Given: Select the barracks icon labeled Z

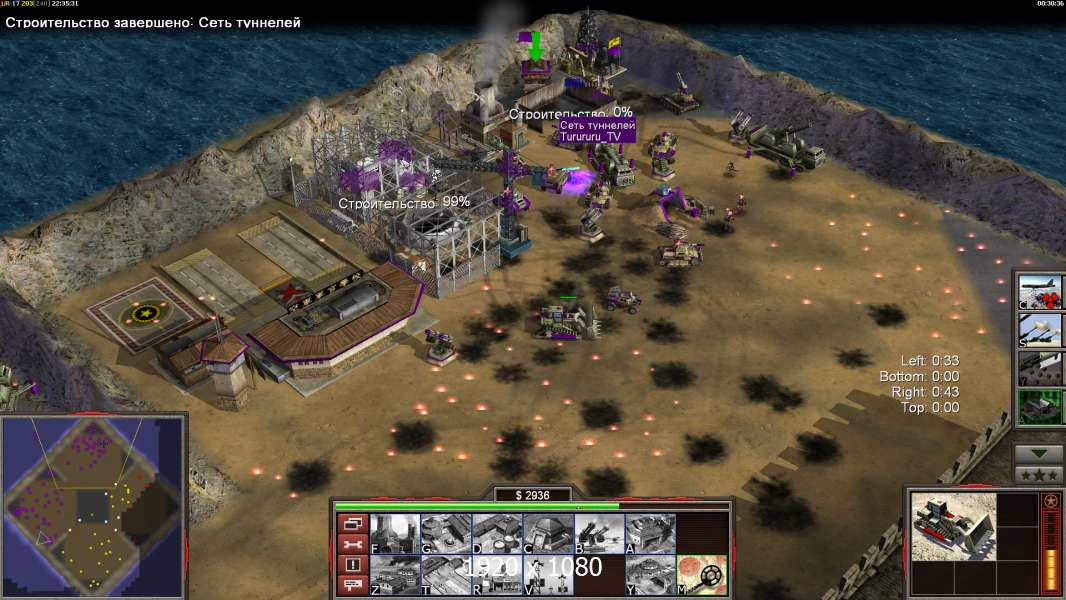Looking at the screenshot, I should 394,574.
